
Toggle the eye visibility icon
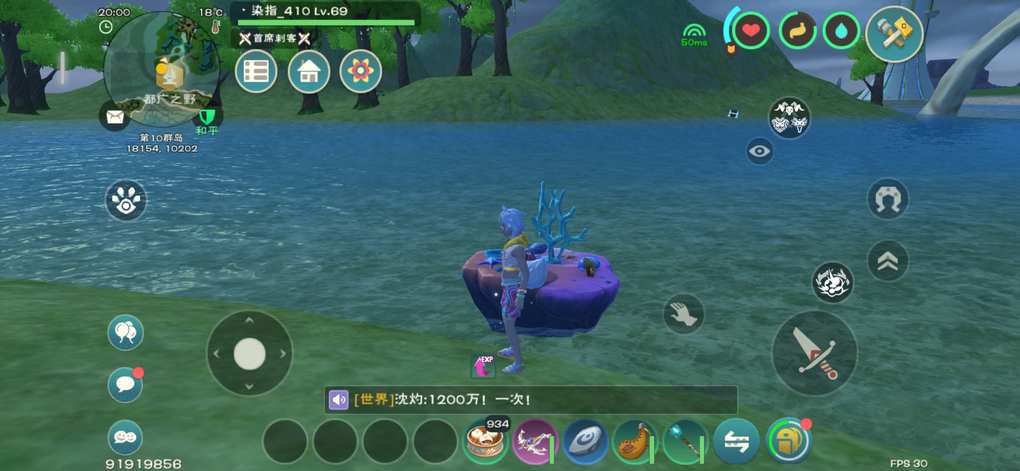[760, 152]
